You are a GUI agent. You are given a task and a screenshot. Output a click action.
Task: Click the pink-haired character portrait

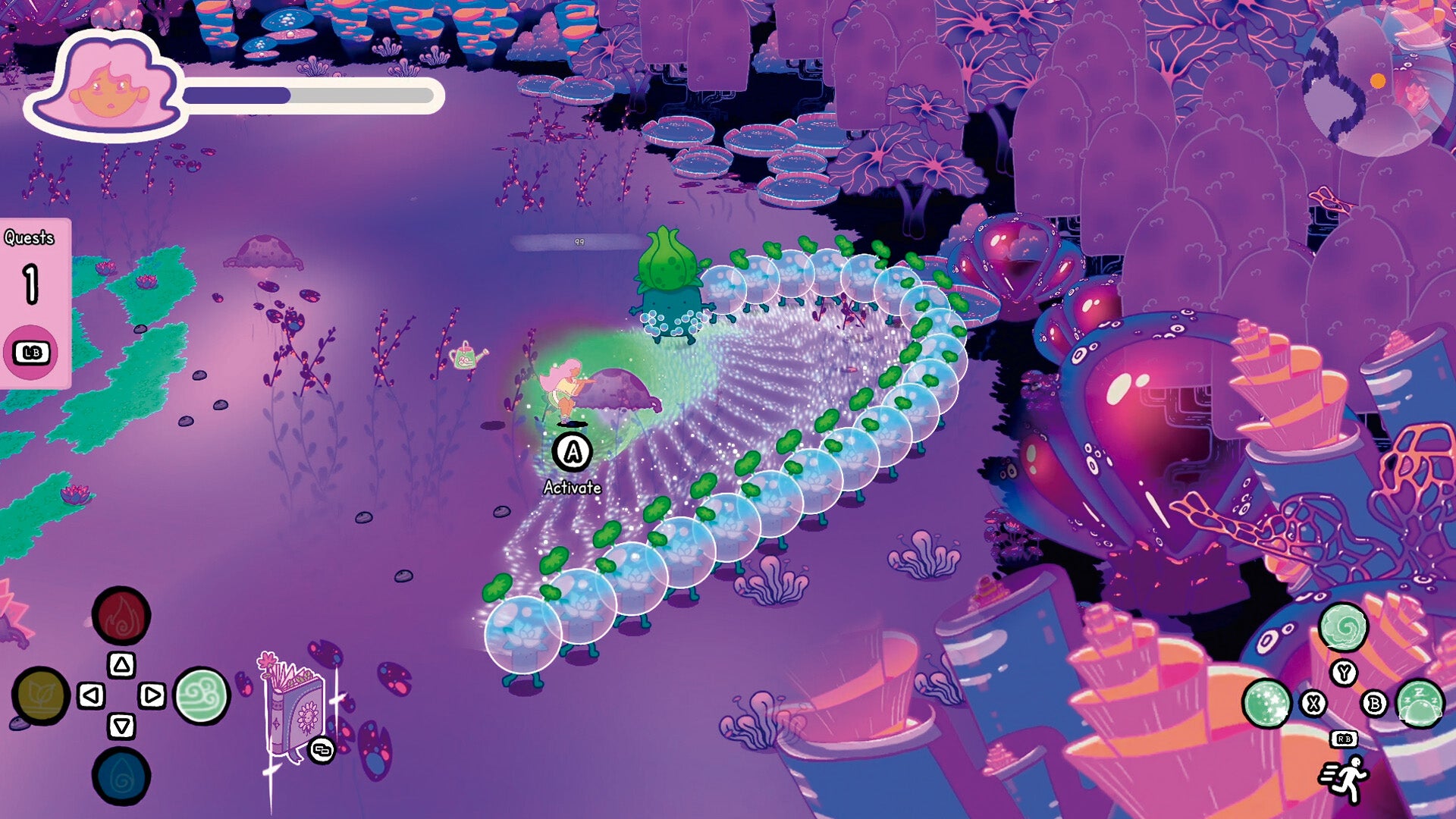tap(106, 87)
